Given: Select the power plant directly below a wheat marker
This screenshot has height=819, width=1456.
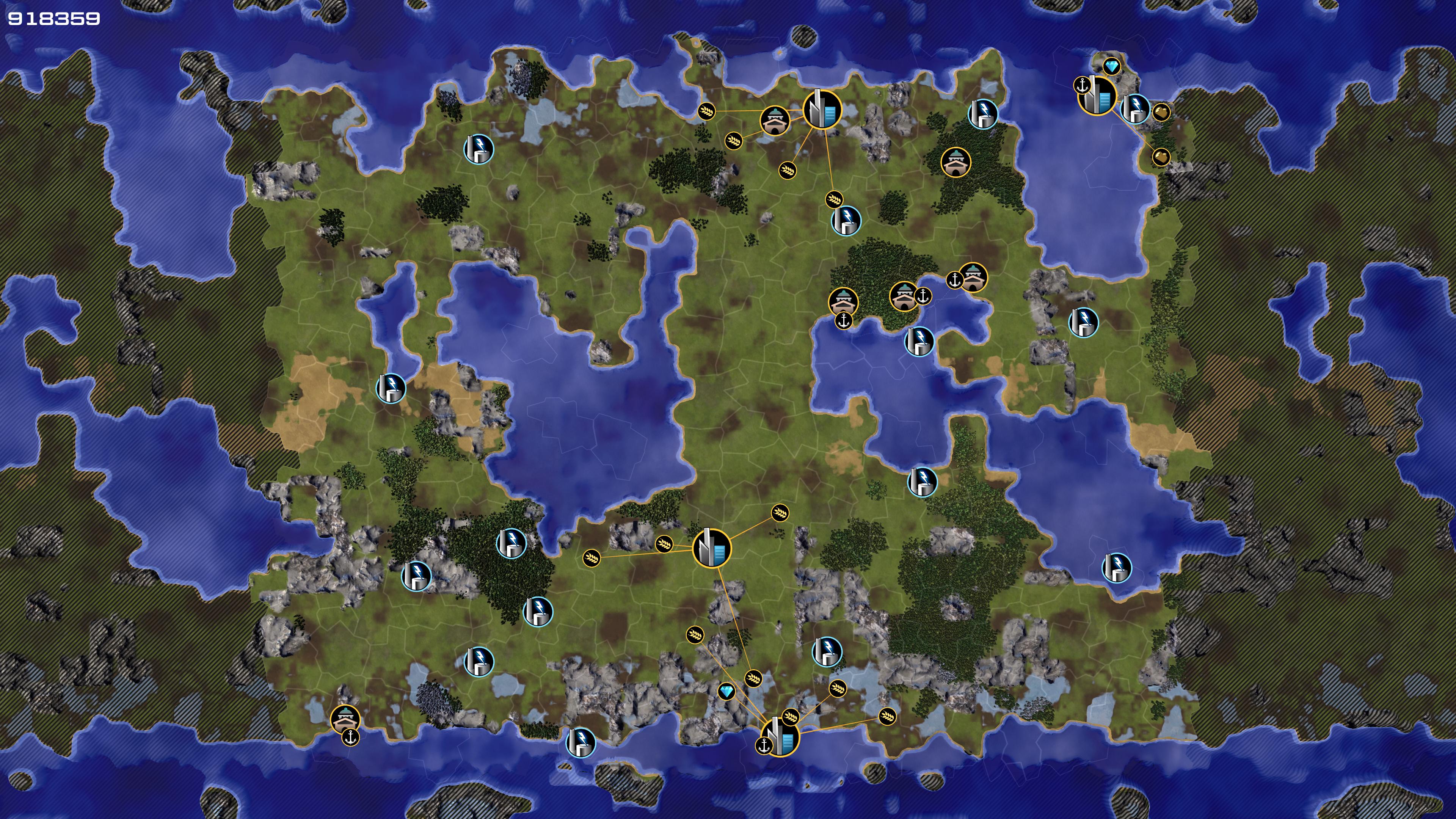Looking at the screenshot, I should (x=846, y=220).
